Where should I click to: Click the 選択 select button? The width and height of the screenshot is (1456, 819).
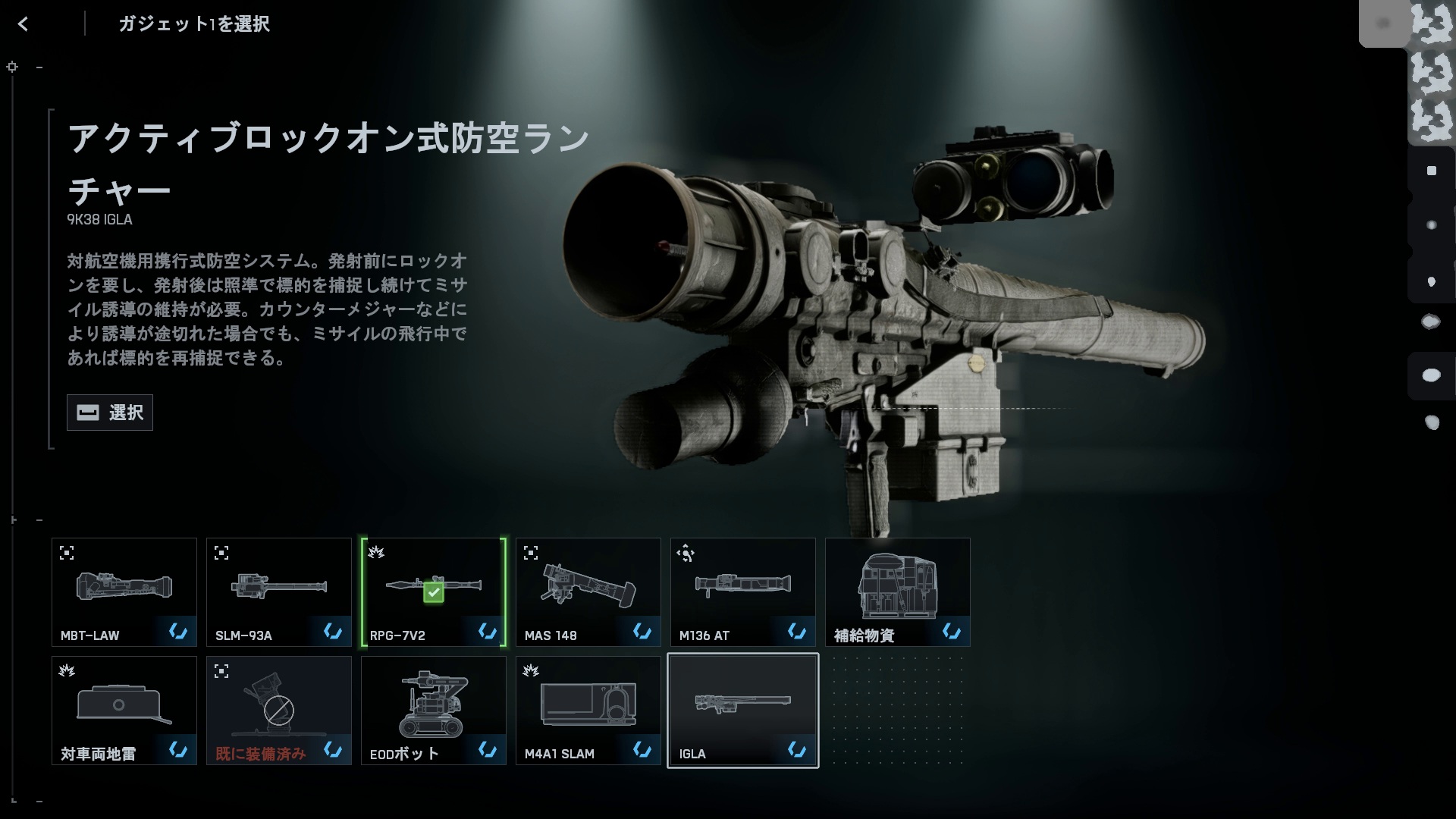[110, 413]
